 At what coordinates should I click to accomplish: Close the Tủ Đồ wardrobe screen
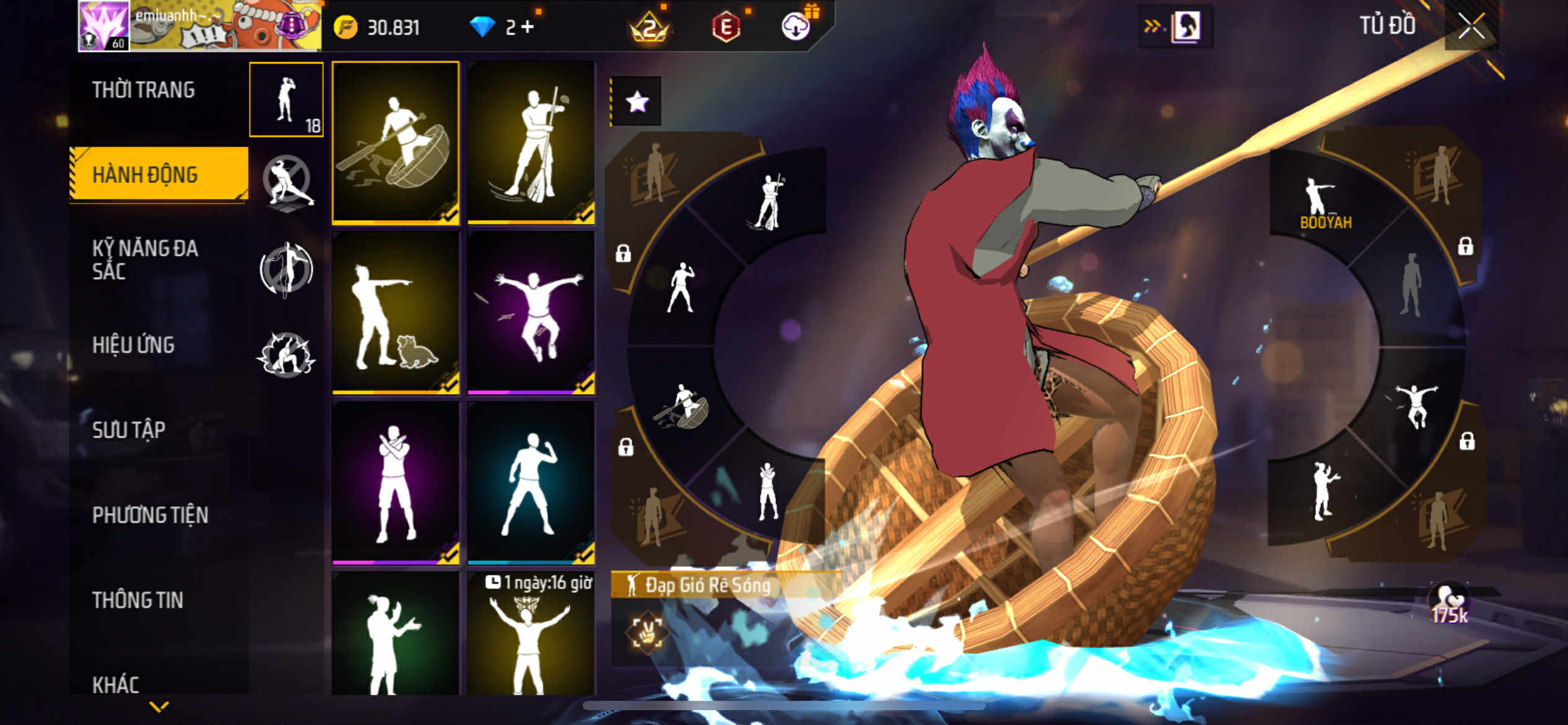(1471, 27)
